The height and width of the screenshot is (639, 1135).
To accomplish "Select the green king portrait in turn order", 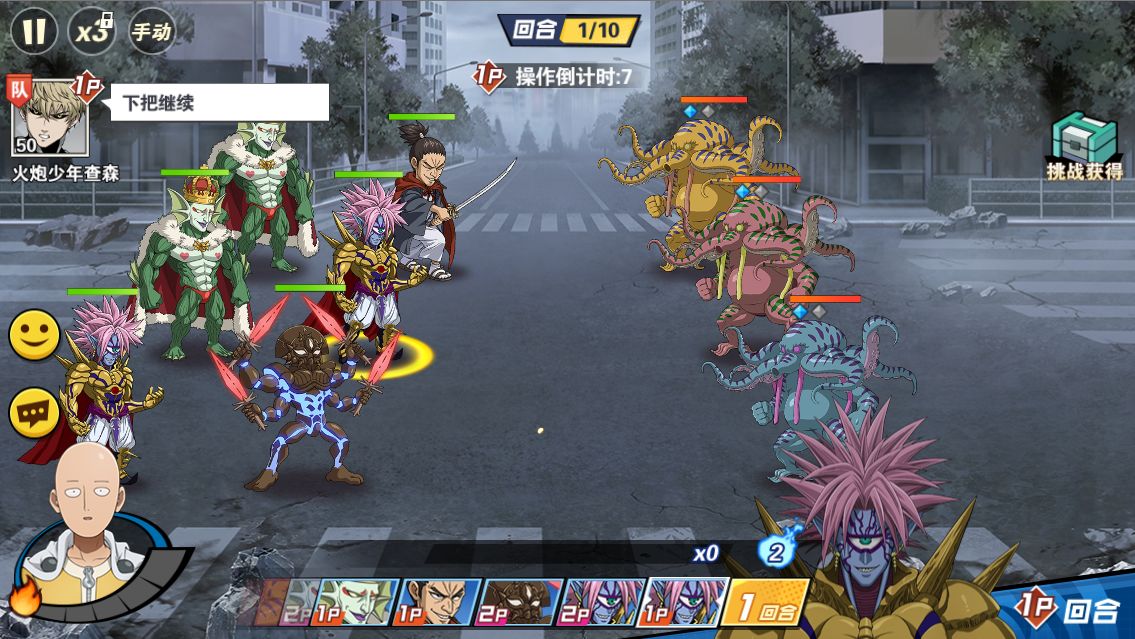I will (357, 602).
